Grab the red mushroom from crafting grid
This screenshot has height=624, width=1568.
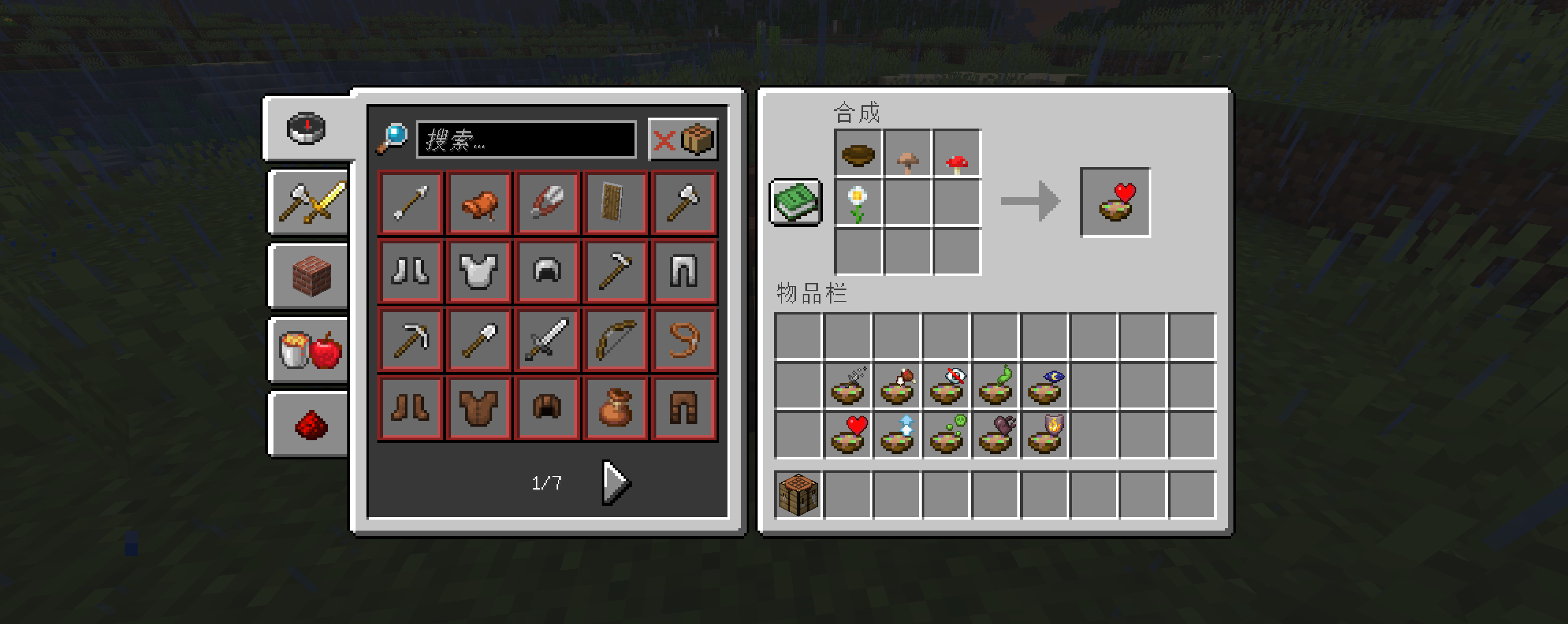coord(957,154)
